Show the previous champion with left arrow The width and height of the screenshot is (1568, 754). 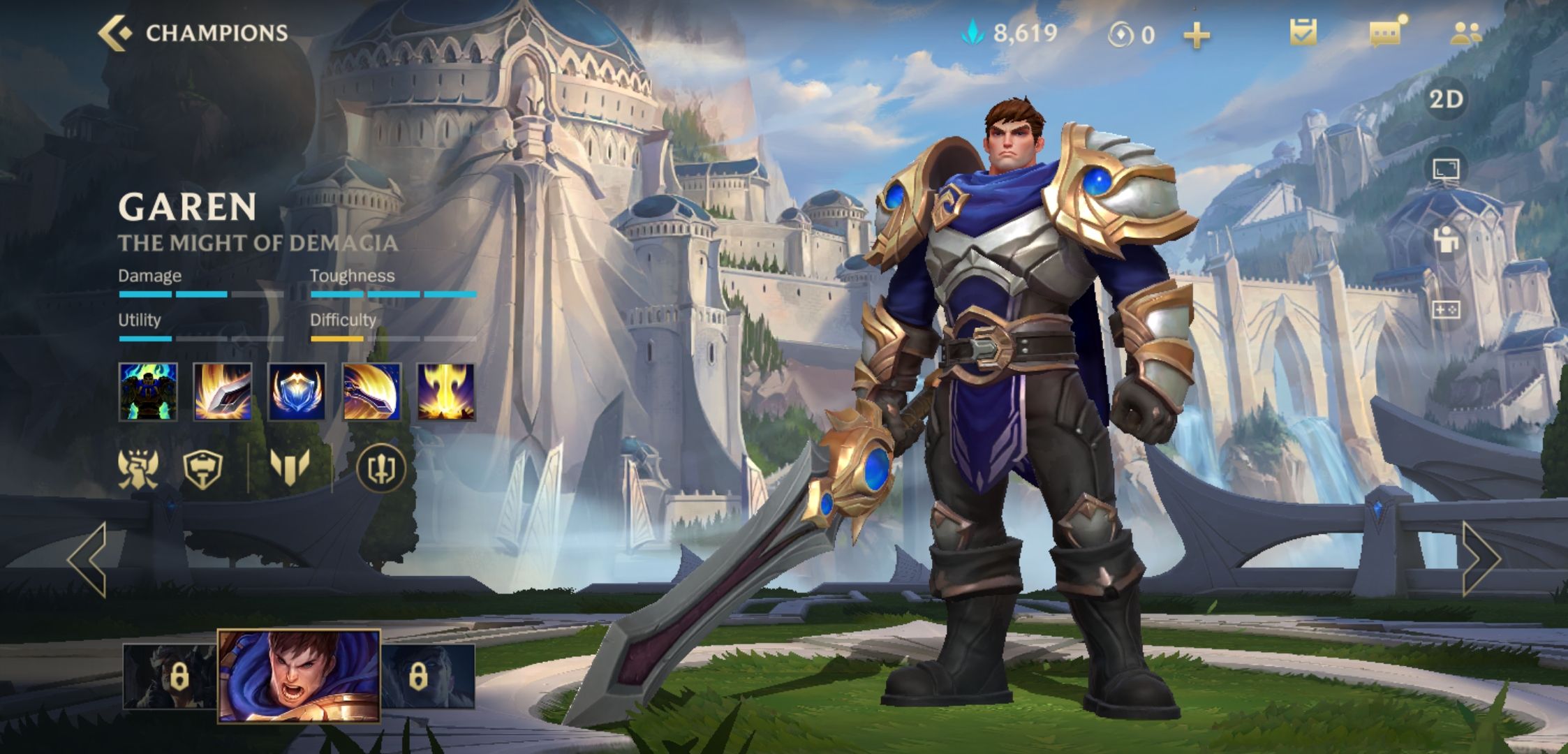88,559
